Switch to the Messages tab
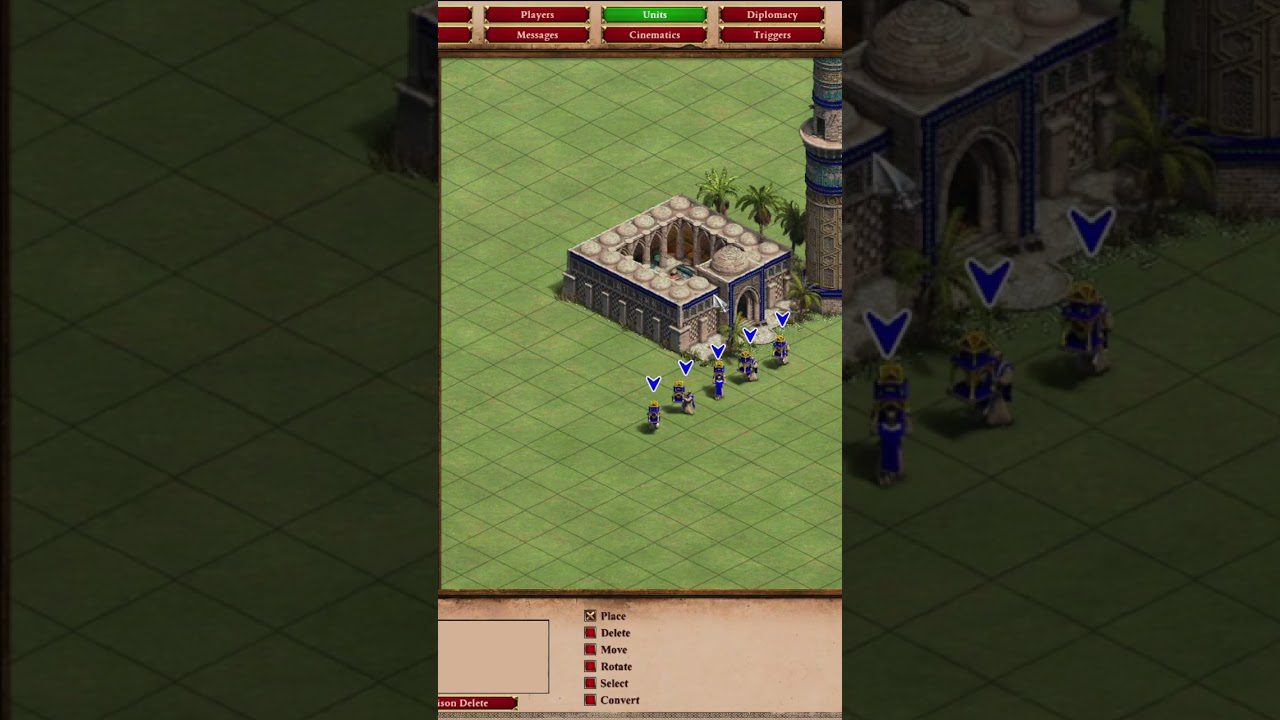The width and height of the screenshot is (1280, 720). point(536,34)
